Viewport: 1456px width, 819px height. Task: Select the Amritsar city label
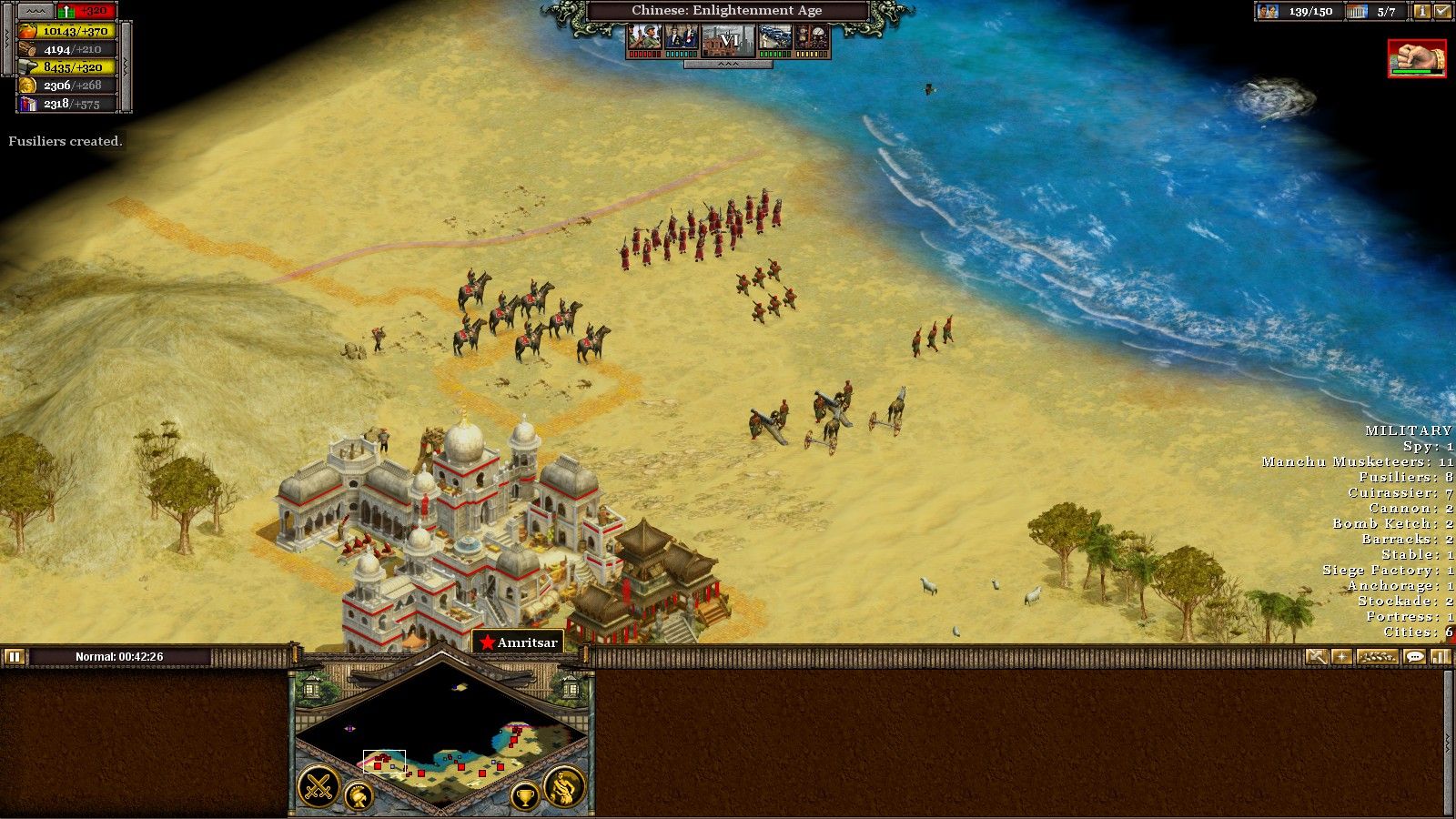tap(518, 642)
